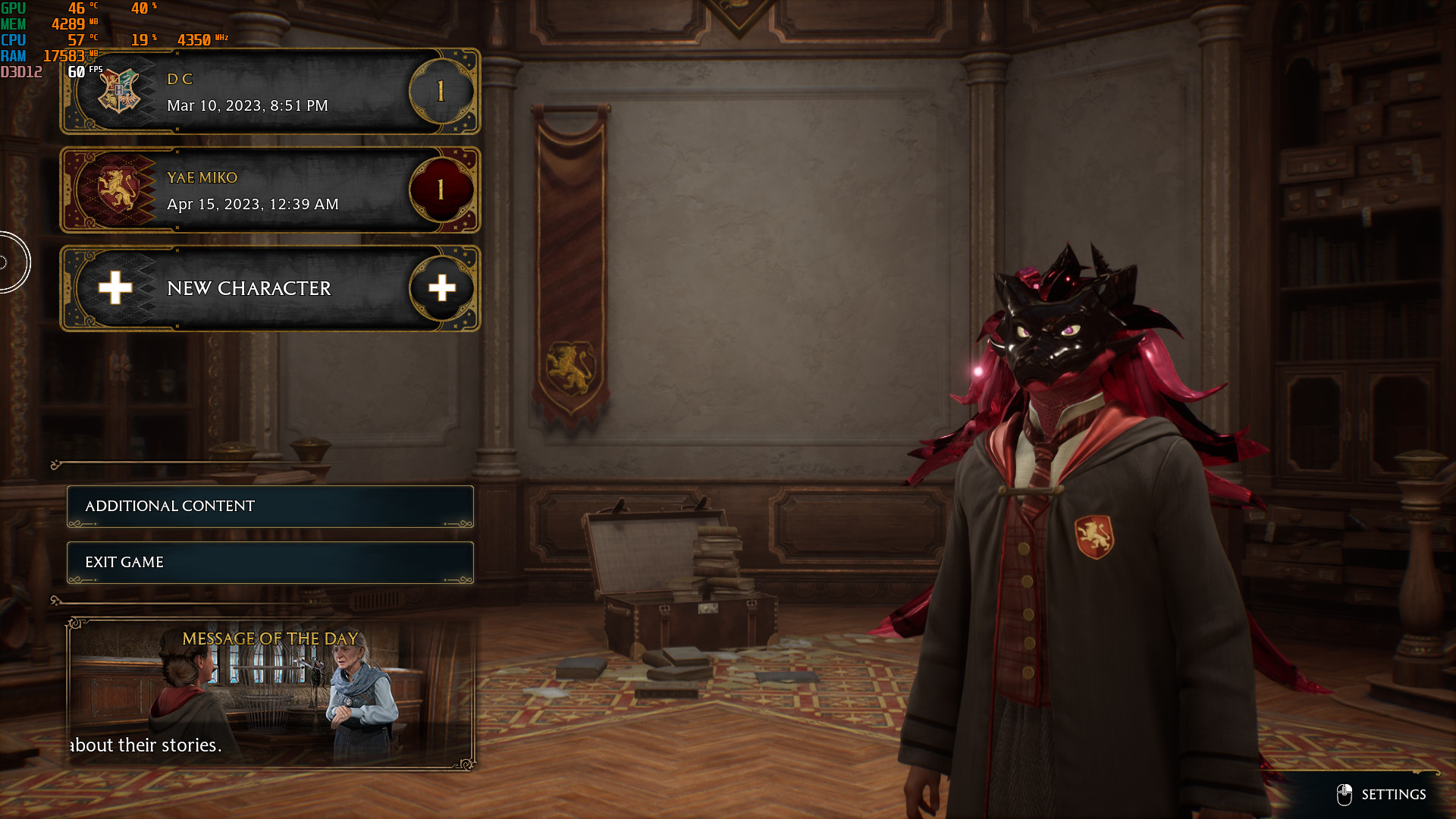Click the gold level 1 badge on D C's slot
Screen dimensions: 1456x819
[x=442, y=91]
